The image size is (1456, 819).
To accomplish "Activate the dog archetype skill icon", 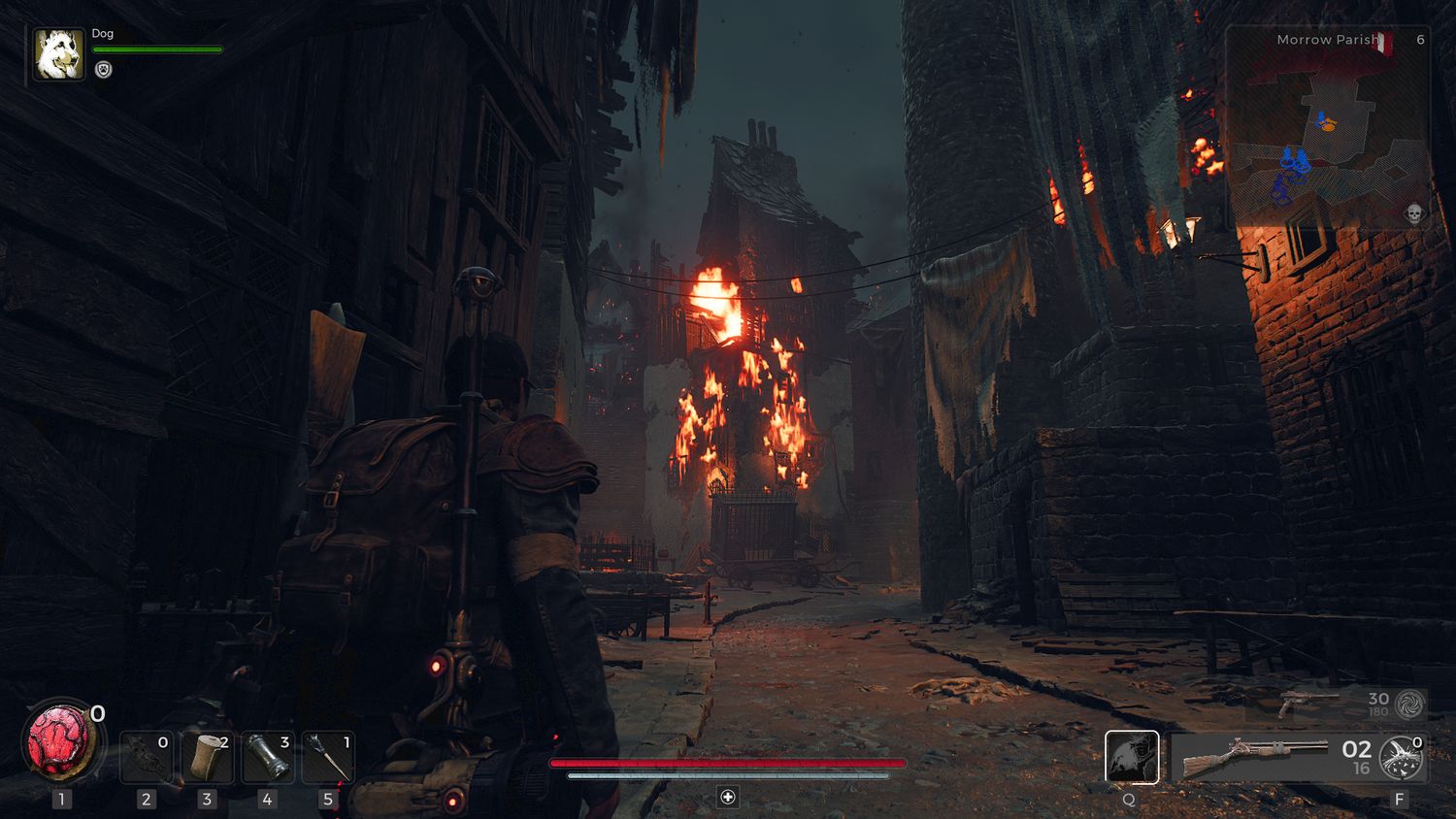I will 1132,757.
